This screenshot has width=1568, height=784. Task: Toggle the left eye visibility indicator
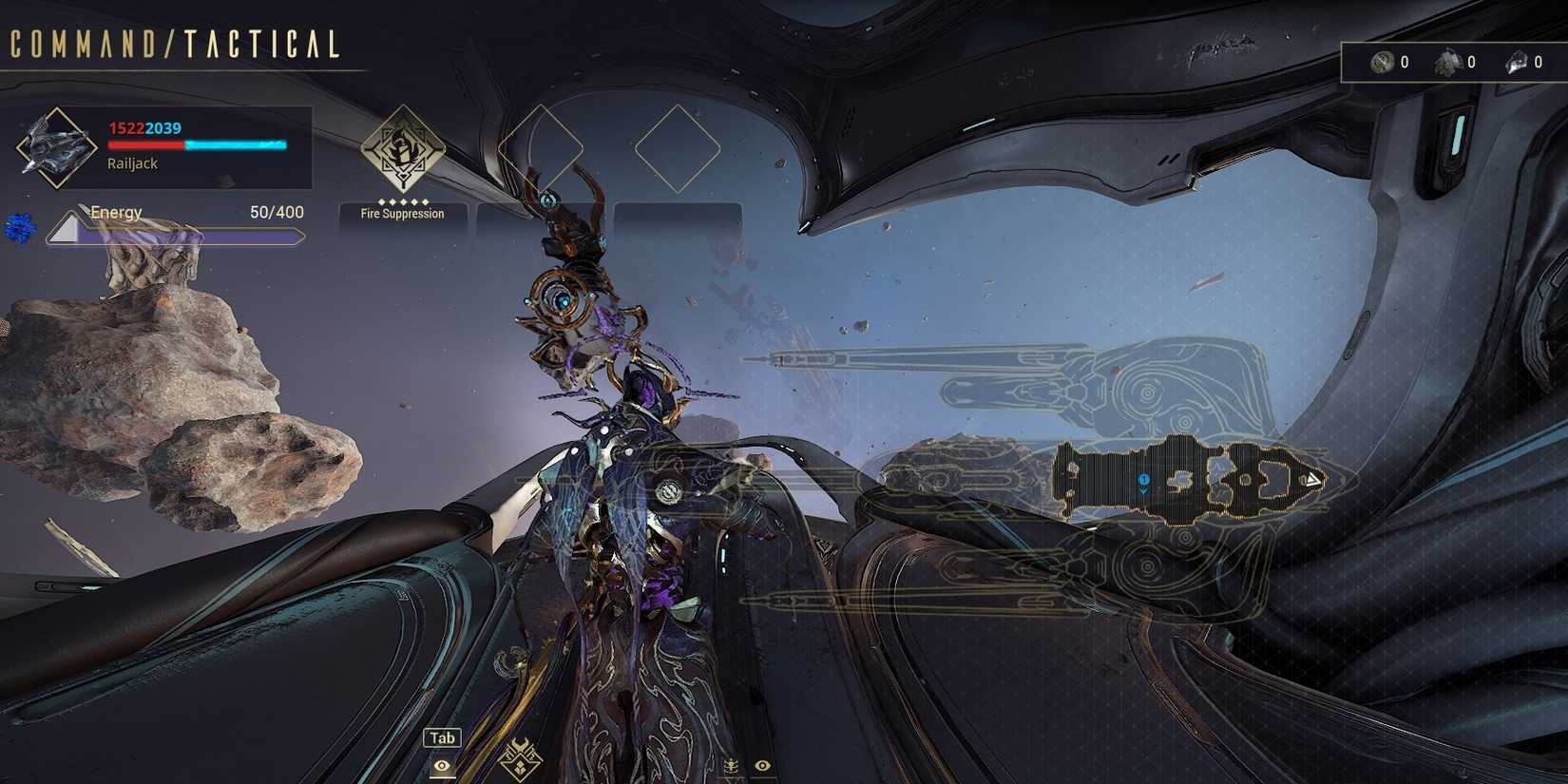click(x=441, y=766)
